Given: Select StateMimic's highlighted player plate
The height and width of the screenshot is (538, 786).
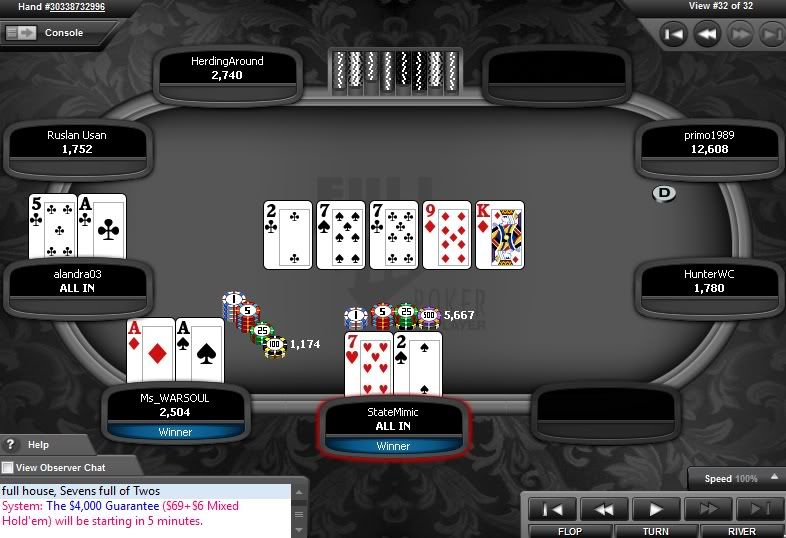Looking at the screenshot, I should [393, 418].
